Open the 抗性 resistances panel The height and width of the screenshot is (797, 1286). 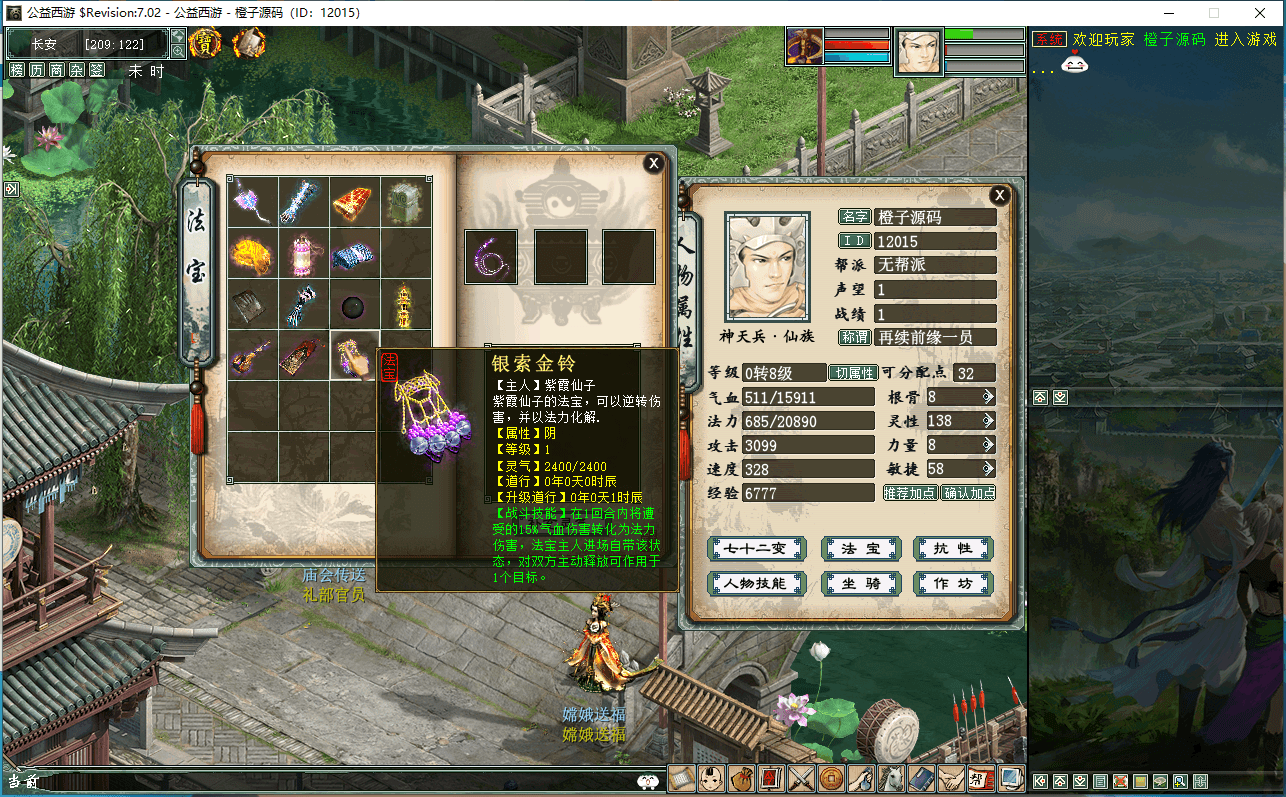952,549
